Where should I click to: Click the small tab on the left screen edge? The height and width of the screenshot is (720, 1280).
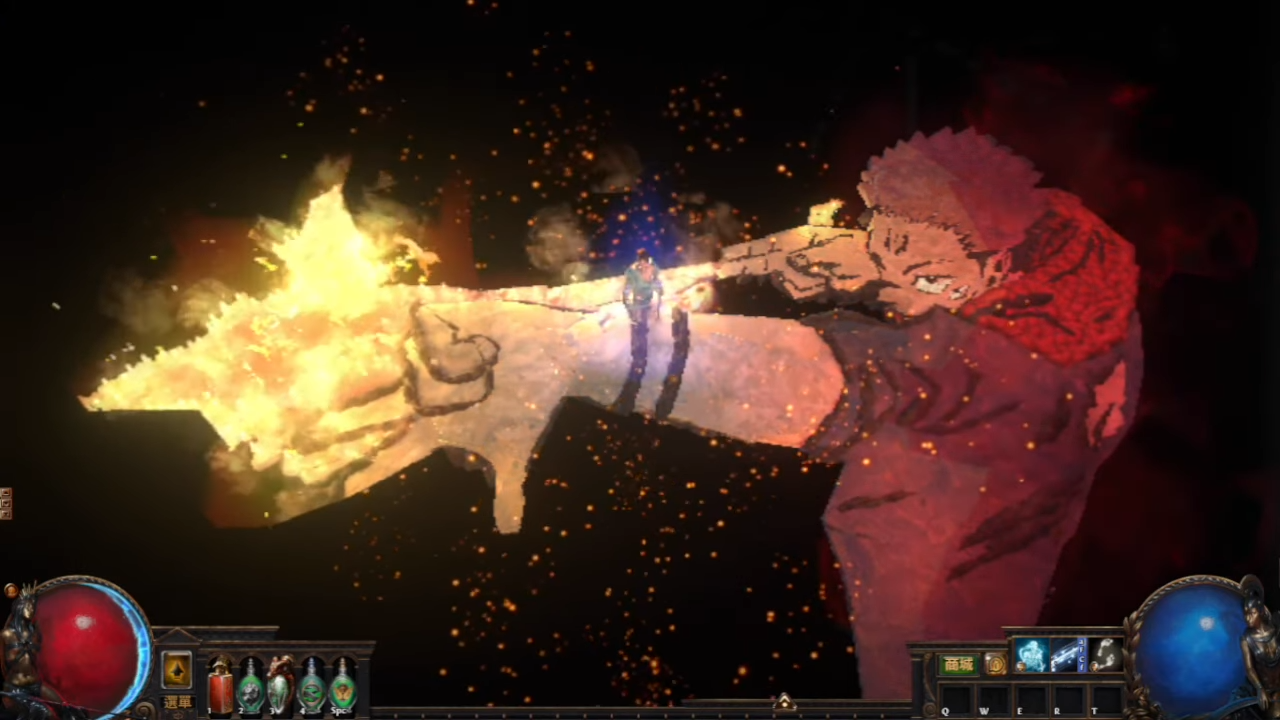[6, 503]
